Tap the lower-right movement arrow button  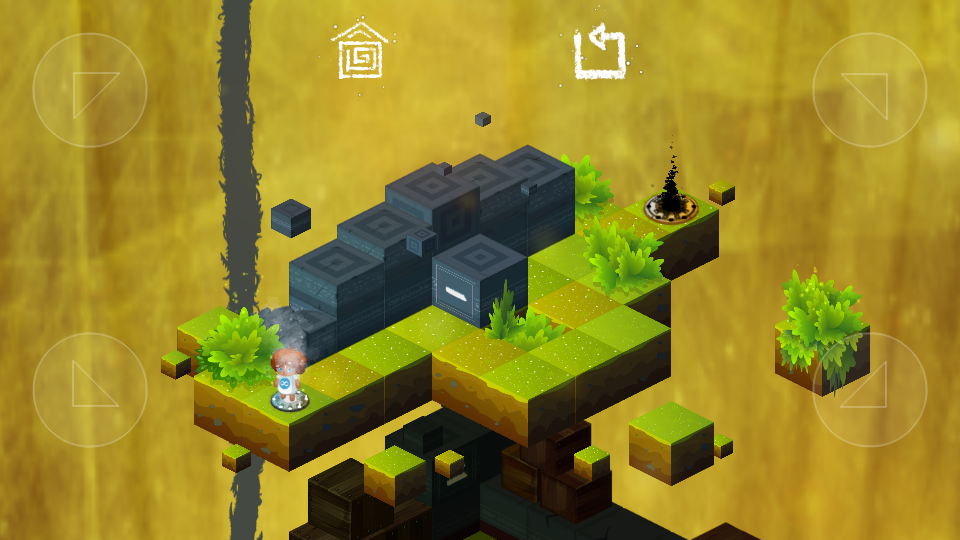(869, 389)
